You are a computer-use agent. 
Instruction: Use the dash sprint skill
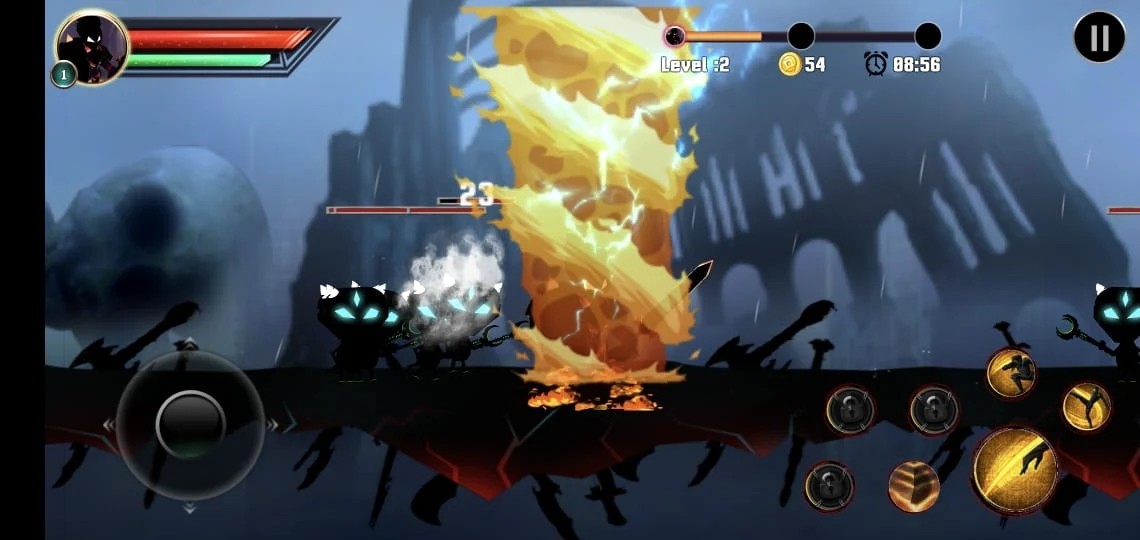pyautogui.click(x=1010, y=373)
